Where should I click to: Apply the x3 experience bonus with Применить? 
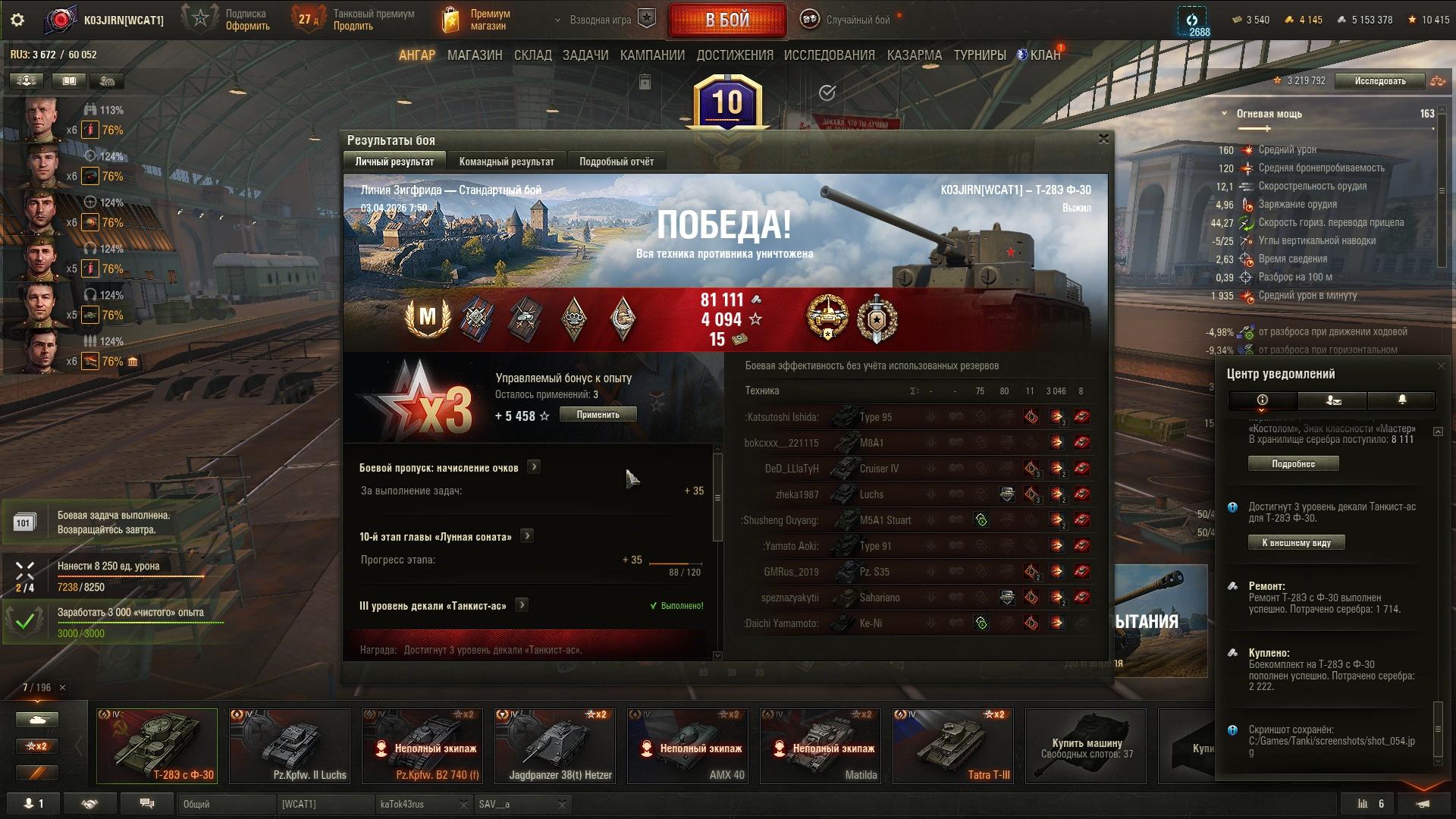click(598, 415)
